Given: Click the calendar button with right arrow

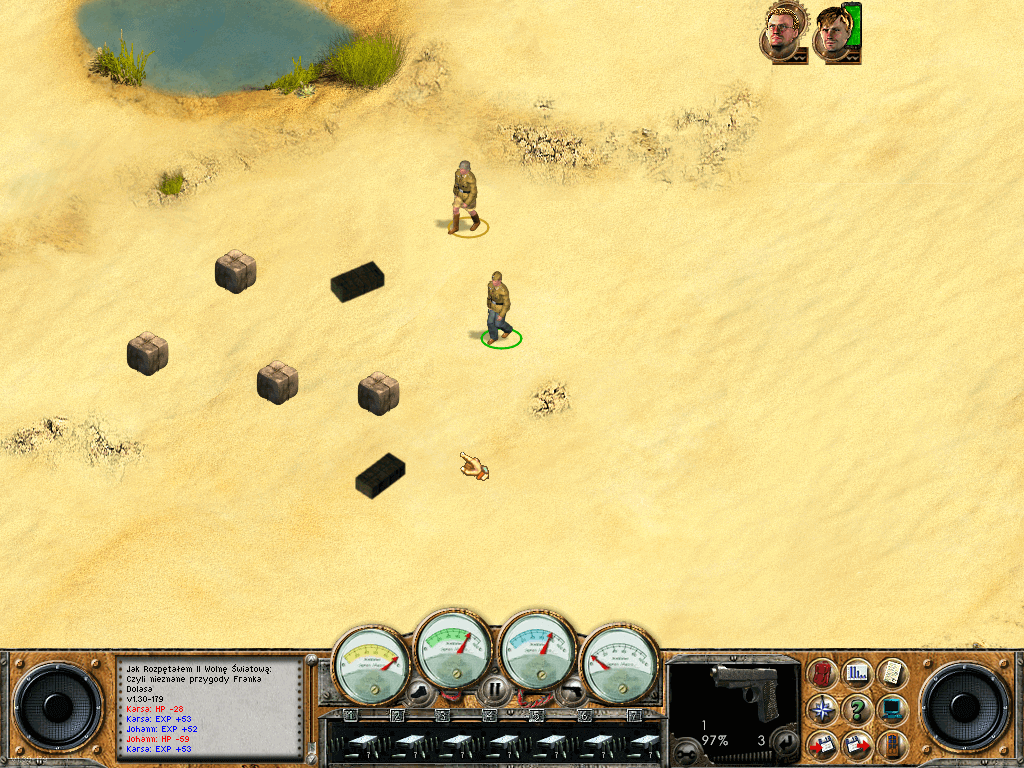Looking at the screenshot, I should click(x=857, y=744).
